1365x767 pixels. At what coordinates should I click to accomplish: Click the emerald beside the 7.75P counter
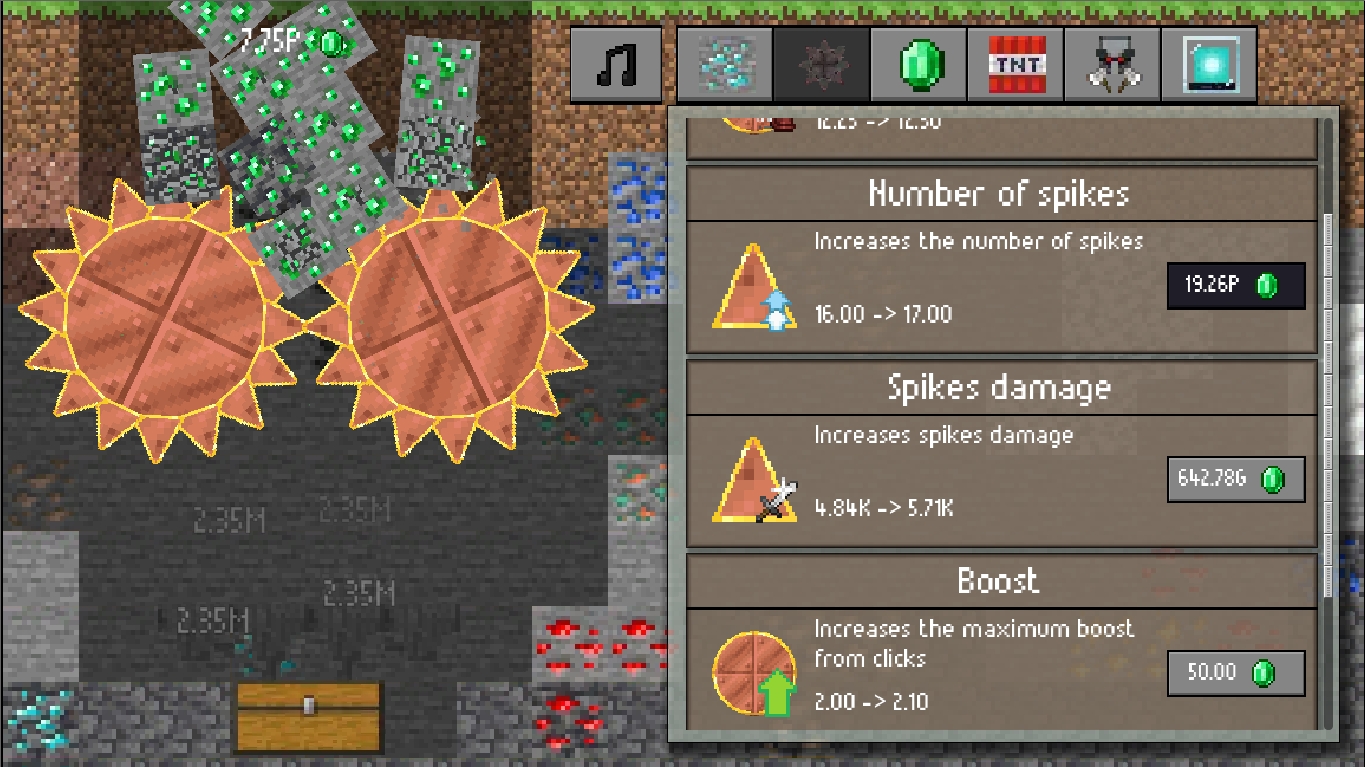[x=330, y=44]
